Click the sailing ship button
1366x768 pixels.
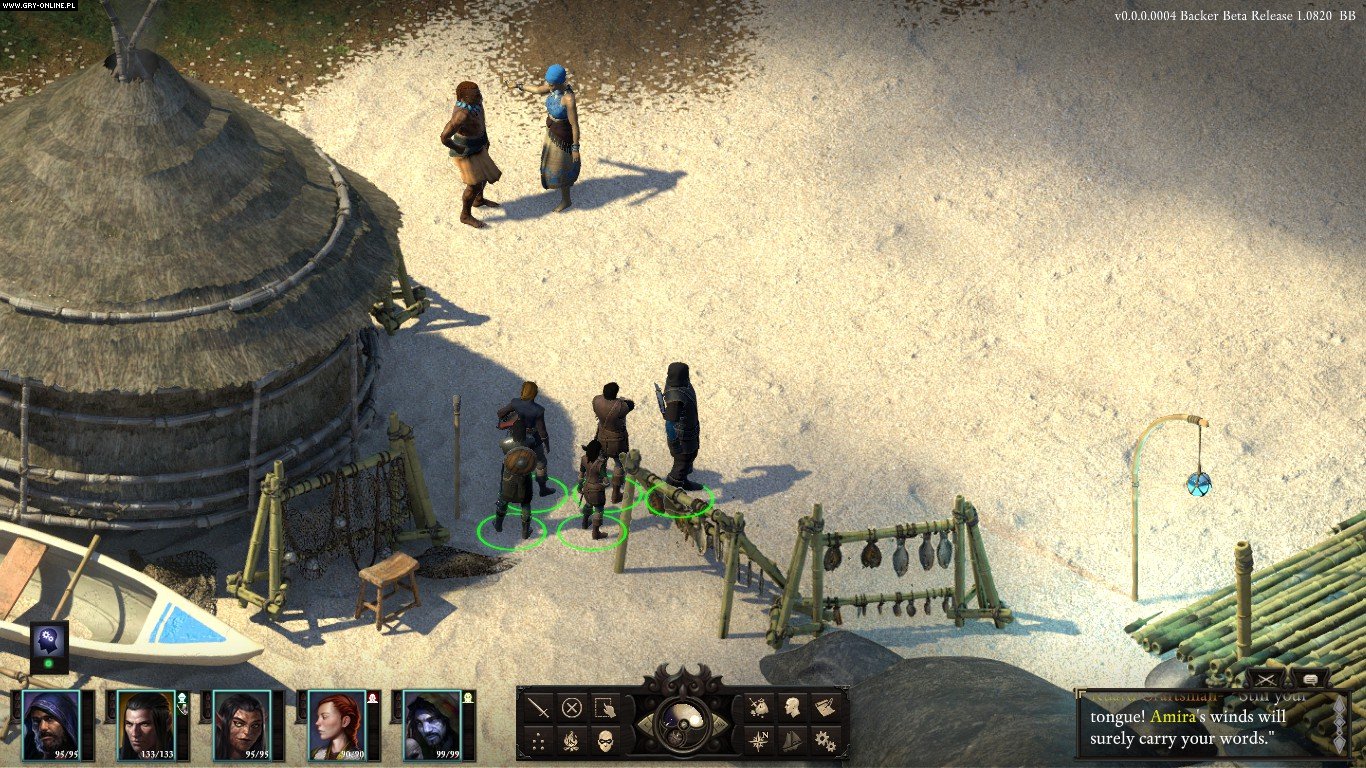click(x=792, y=741)
